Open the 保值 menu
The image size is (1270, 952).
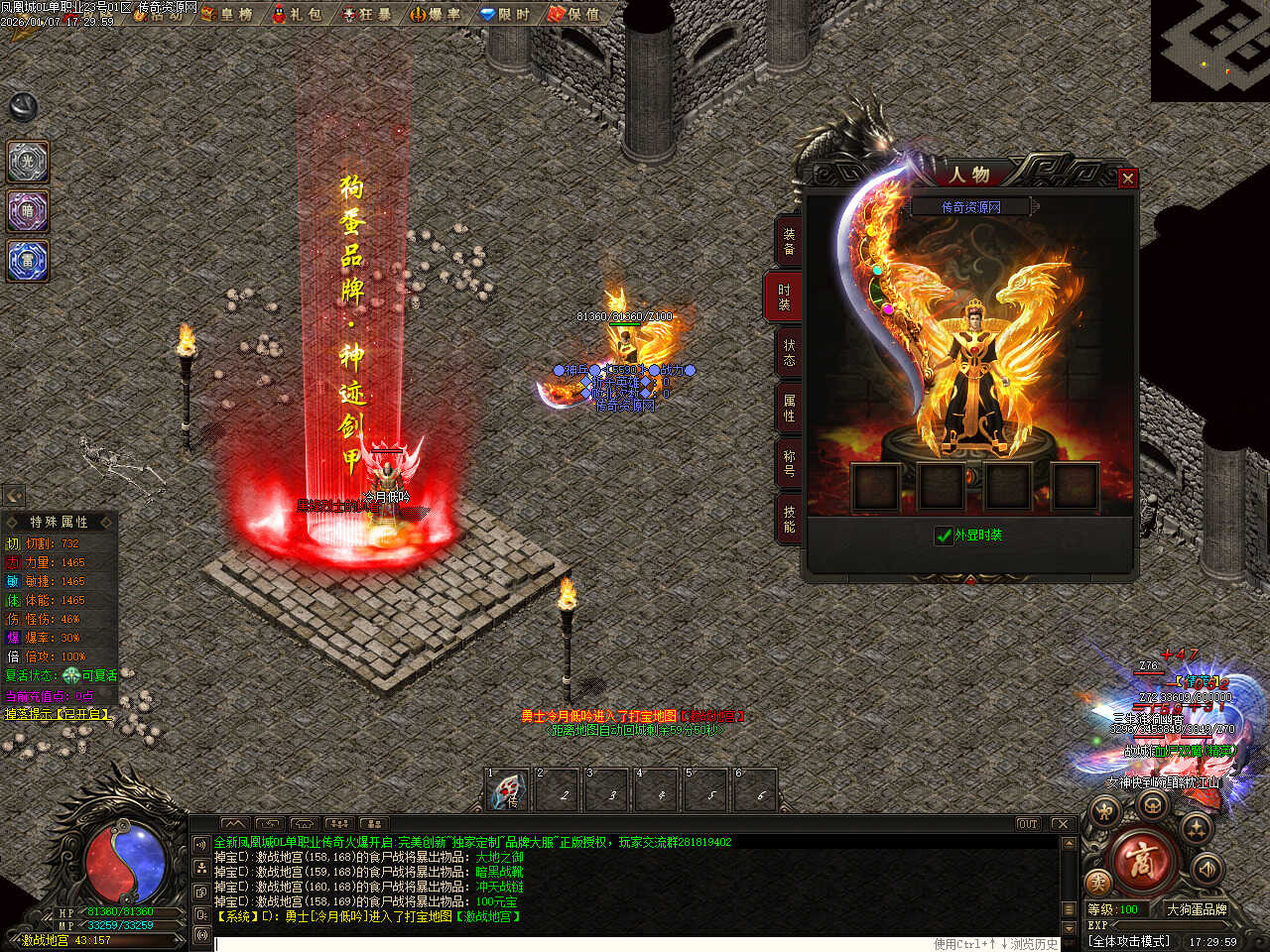[x=574, y=14]
